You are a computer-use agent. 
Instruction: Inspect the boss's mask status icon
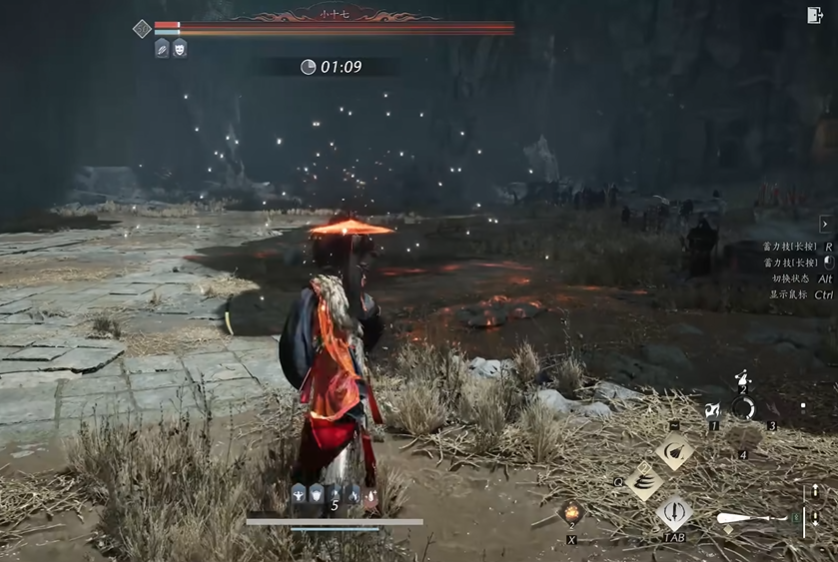coord(180,48)
